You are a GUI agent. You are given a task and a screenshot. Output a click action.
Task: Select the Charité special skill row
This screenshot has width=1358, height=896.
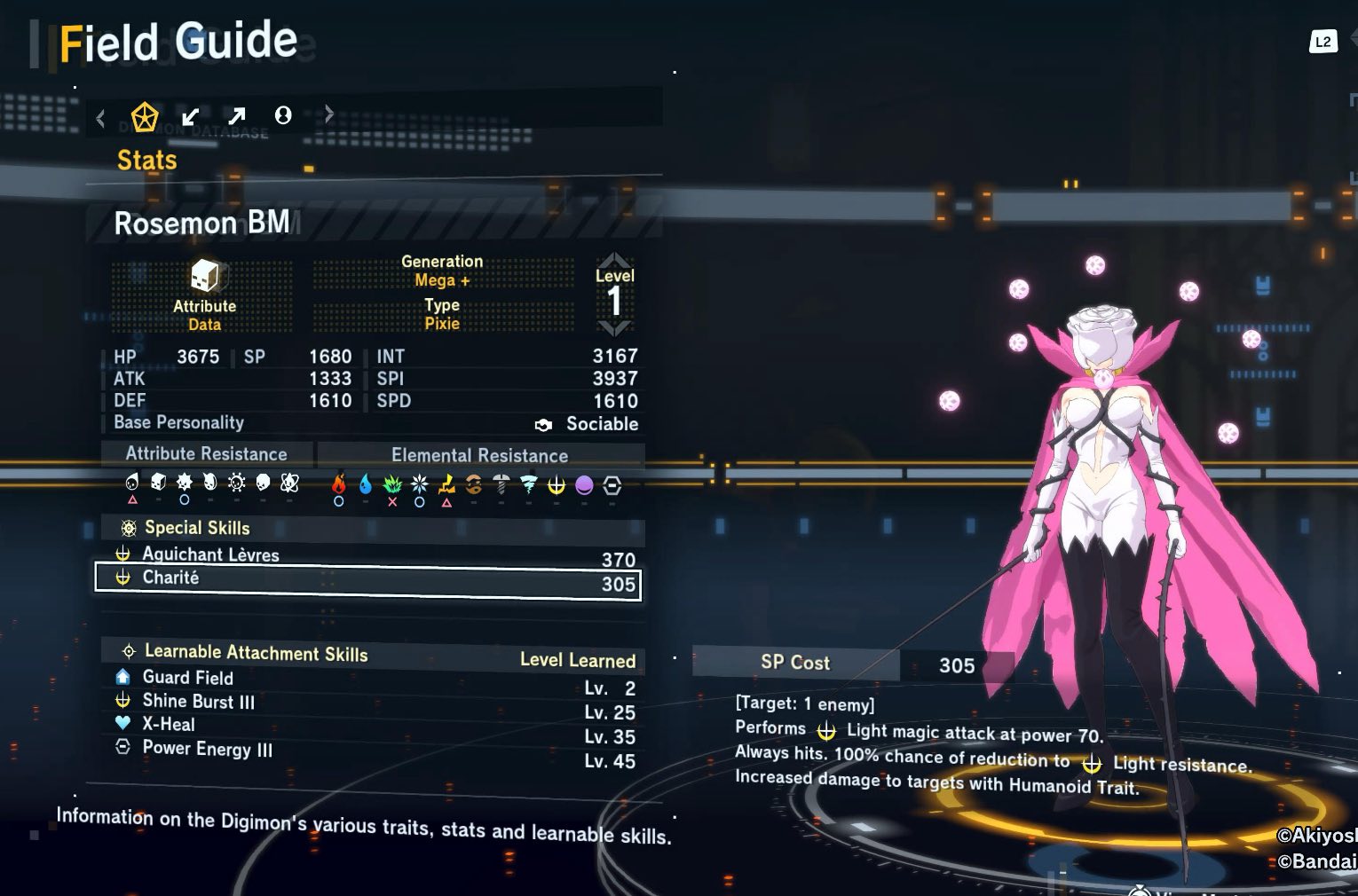click(x=367, y=580)
